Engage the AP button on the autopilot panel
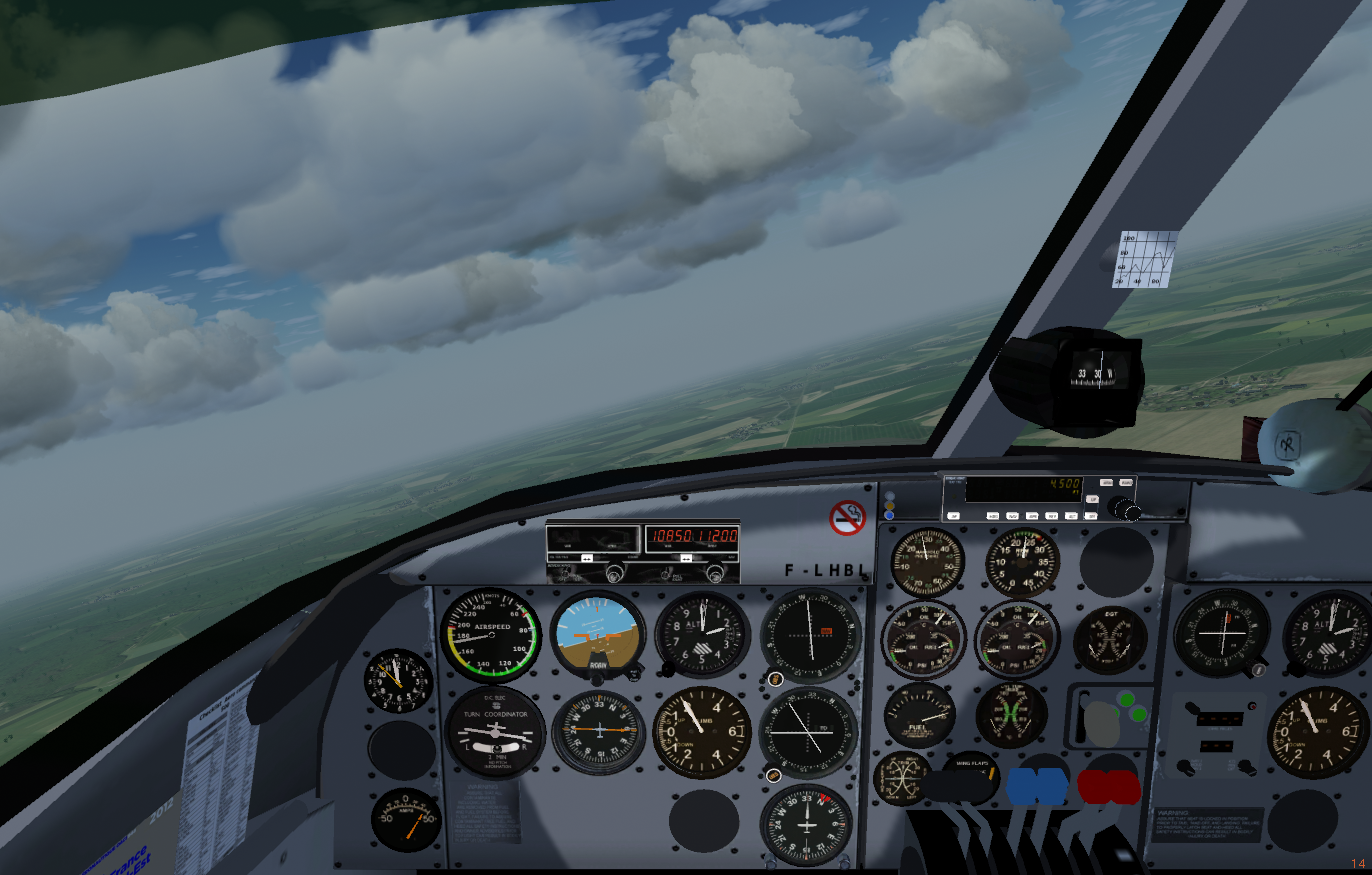 [x=953, y=515]
